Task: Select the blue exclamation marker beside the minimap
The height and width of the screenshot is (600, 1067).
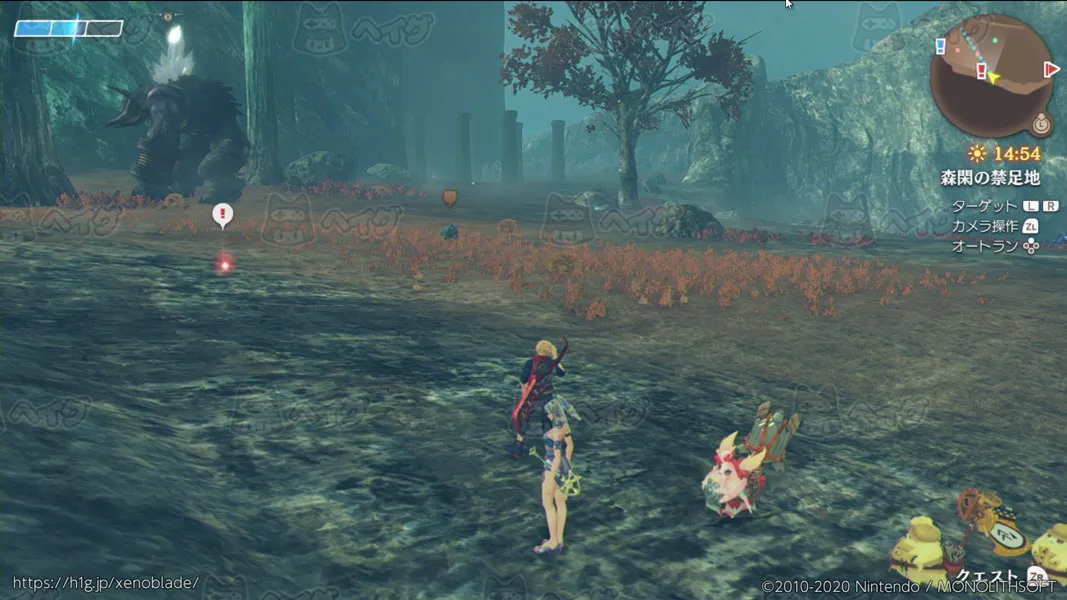Action: (x=940, y=46)
